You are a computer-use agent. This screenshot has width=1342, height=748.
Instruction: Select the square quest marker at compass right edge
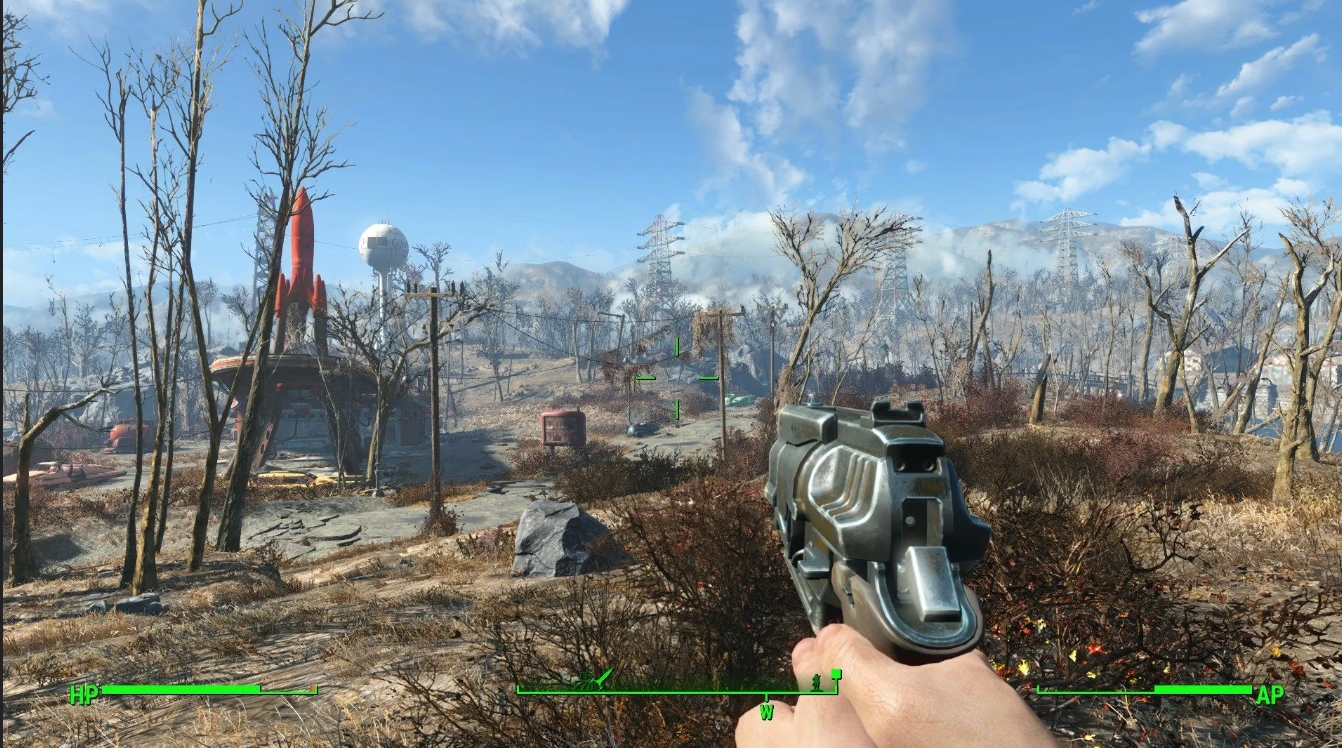pyautogui.click(x=837, y=673)
